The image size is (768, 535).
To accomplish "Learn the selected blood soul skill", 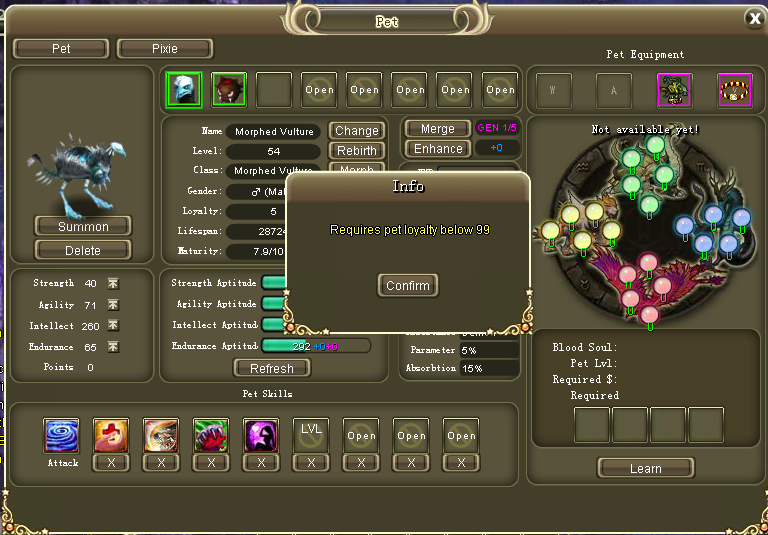I will coord(645,468).
